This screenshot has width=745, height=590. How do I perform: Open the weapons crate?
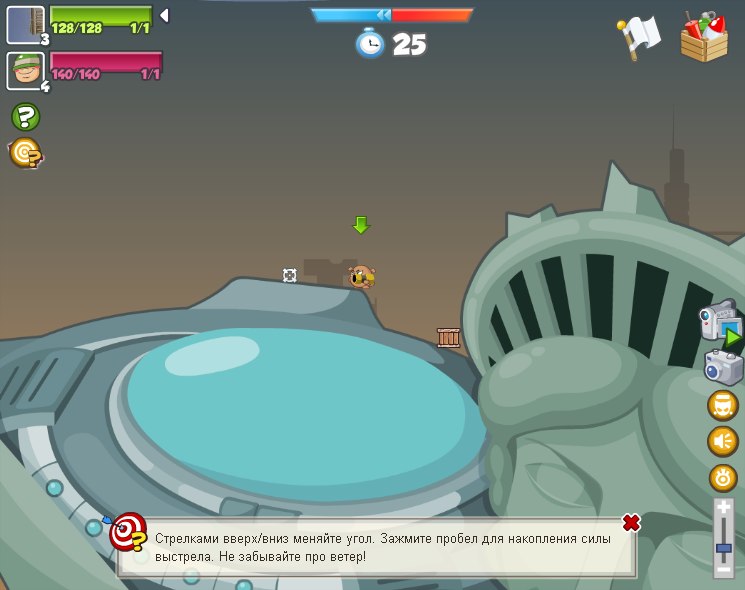point(704,37)
